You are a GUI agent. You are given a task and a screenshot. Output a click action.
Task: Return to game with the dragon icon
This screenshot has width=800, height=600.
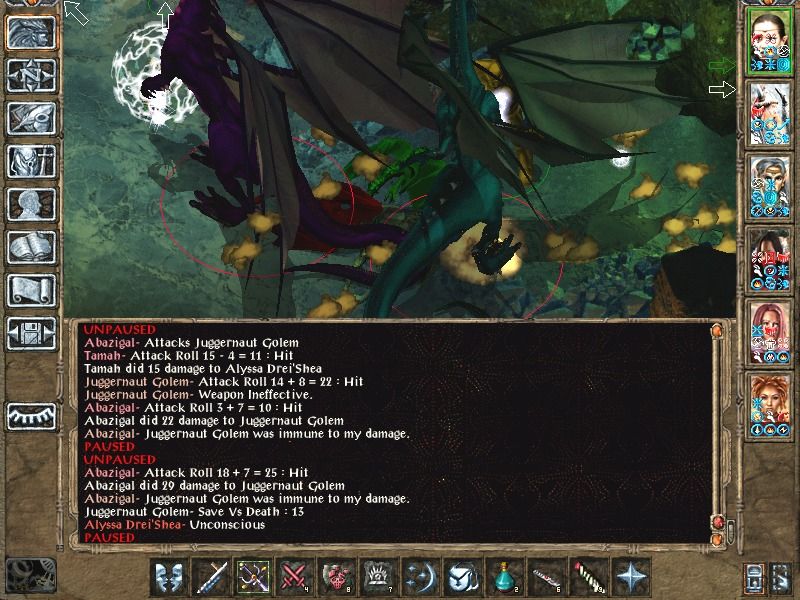pyautogui.click(x=30, y=32)
